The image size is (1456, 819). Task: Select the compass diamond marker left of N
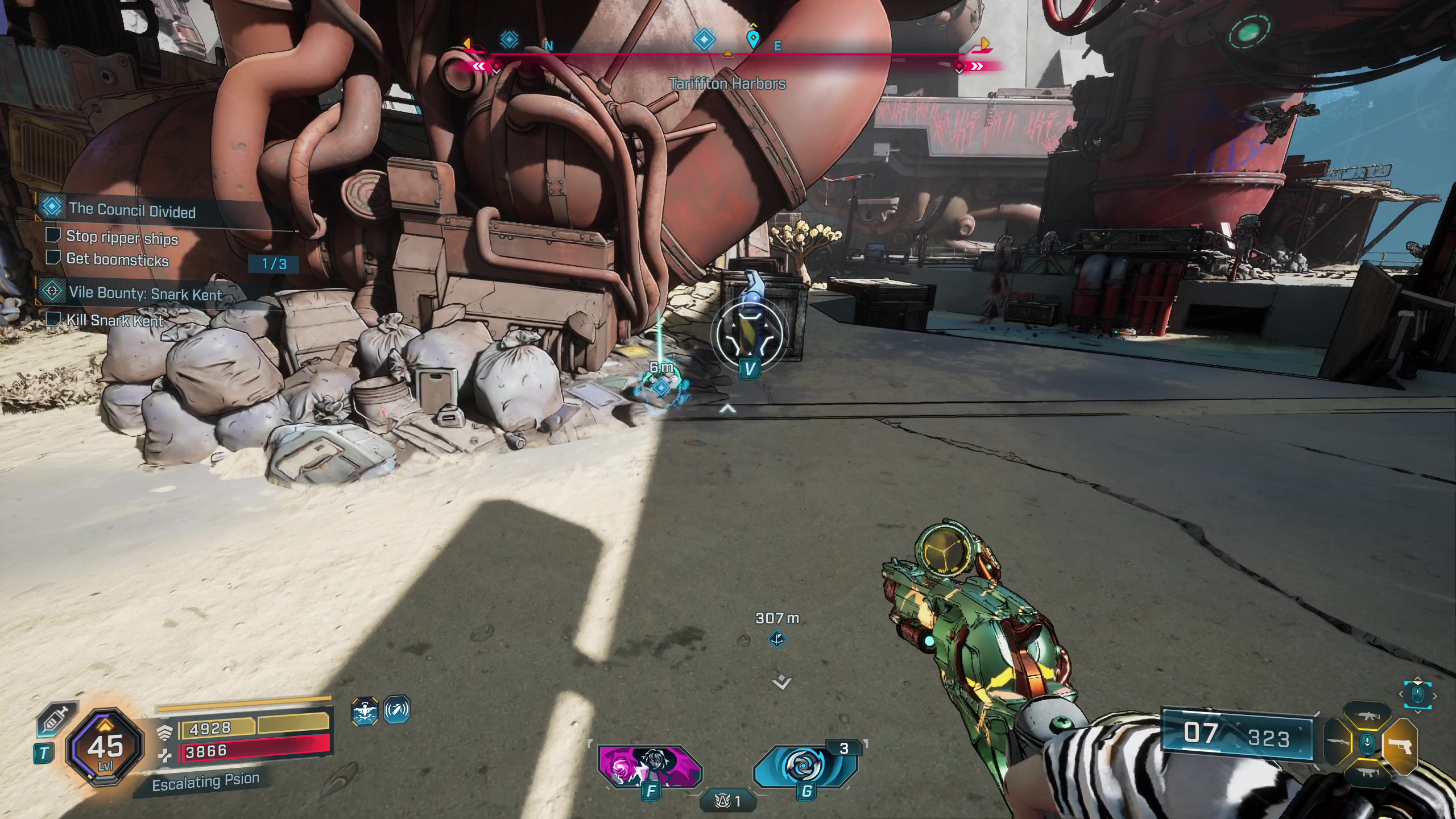(x=509, y=39)
